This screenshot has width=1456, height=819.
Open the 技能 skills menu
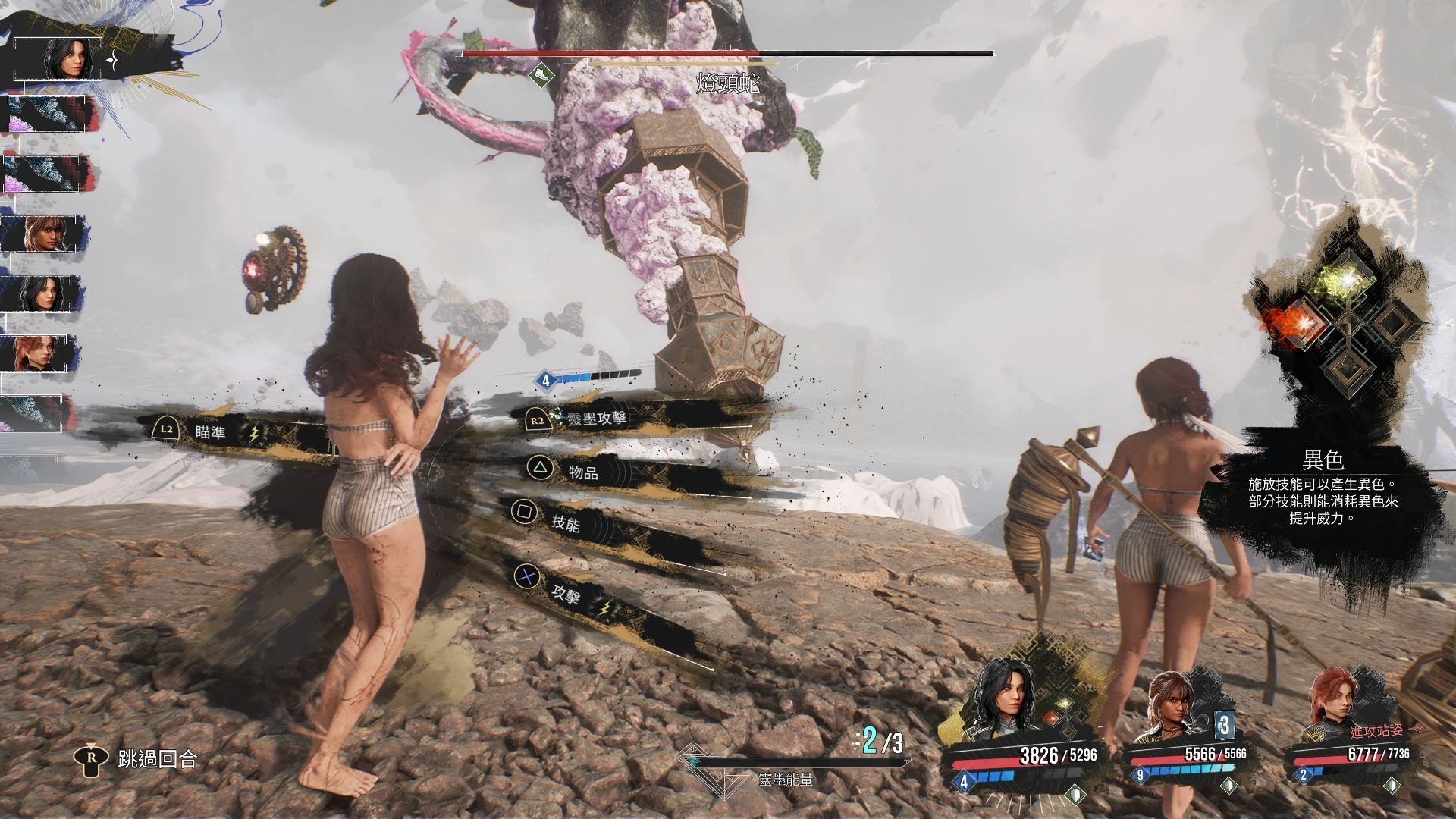click(x=565, y=522)
